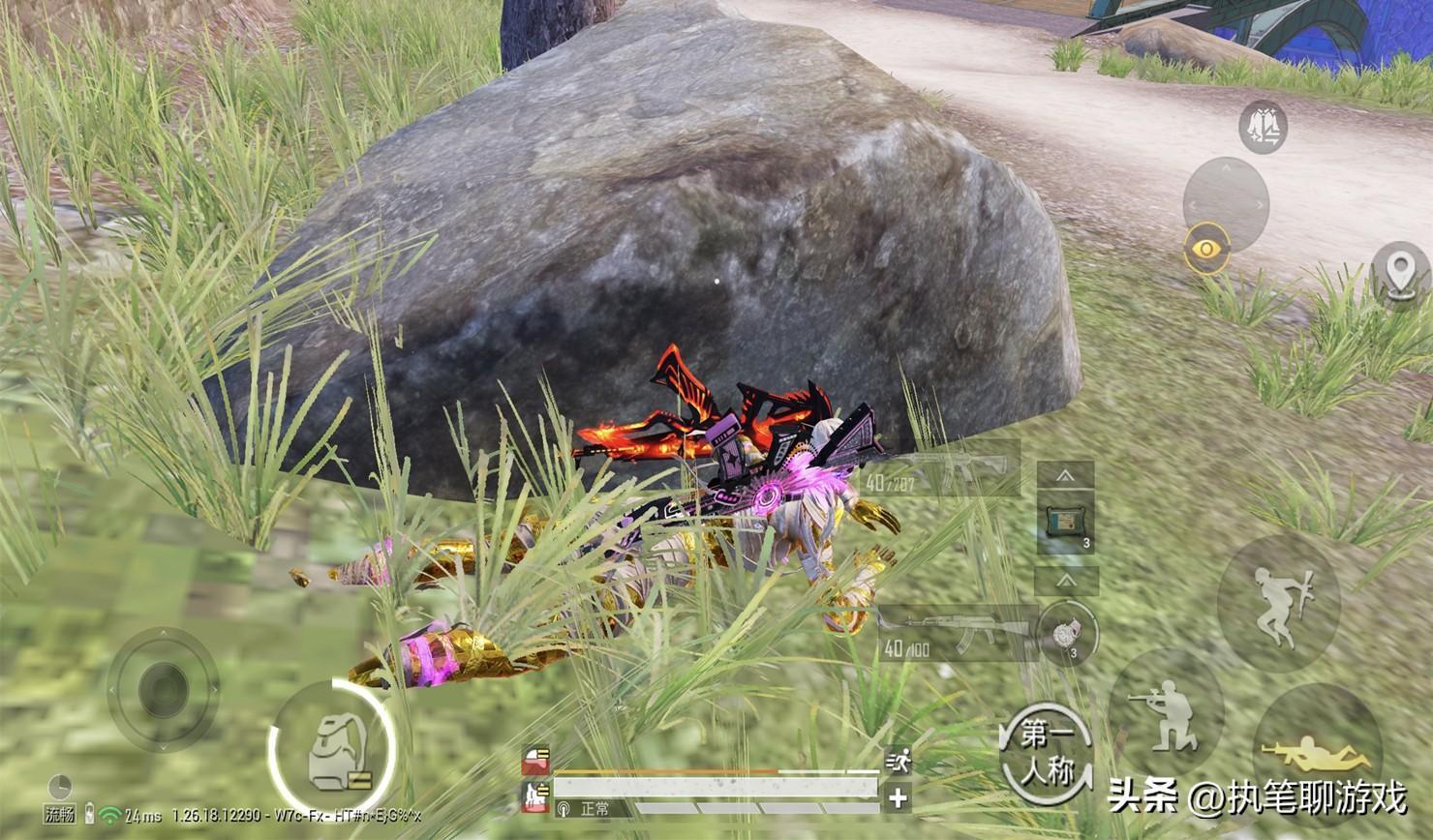Tap the plus button beside the health bar

(899, 798)
